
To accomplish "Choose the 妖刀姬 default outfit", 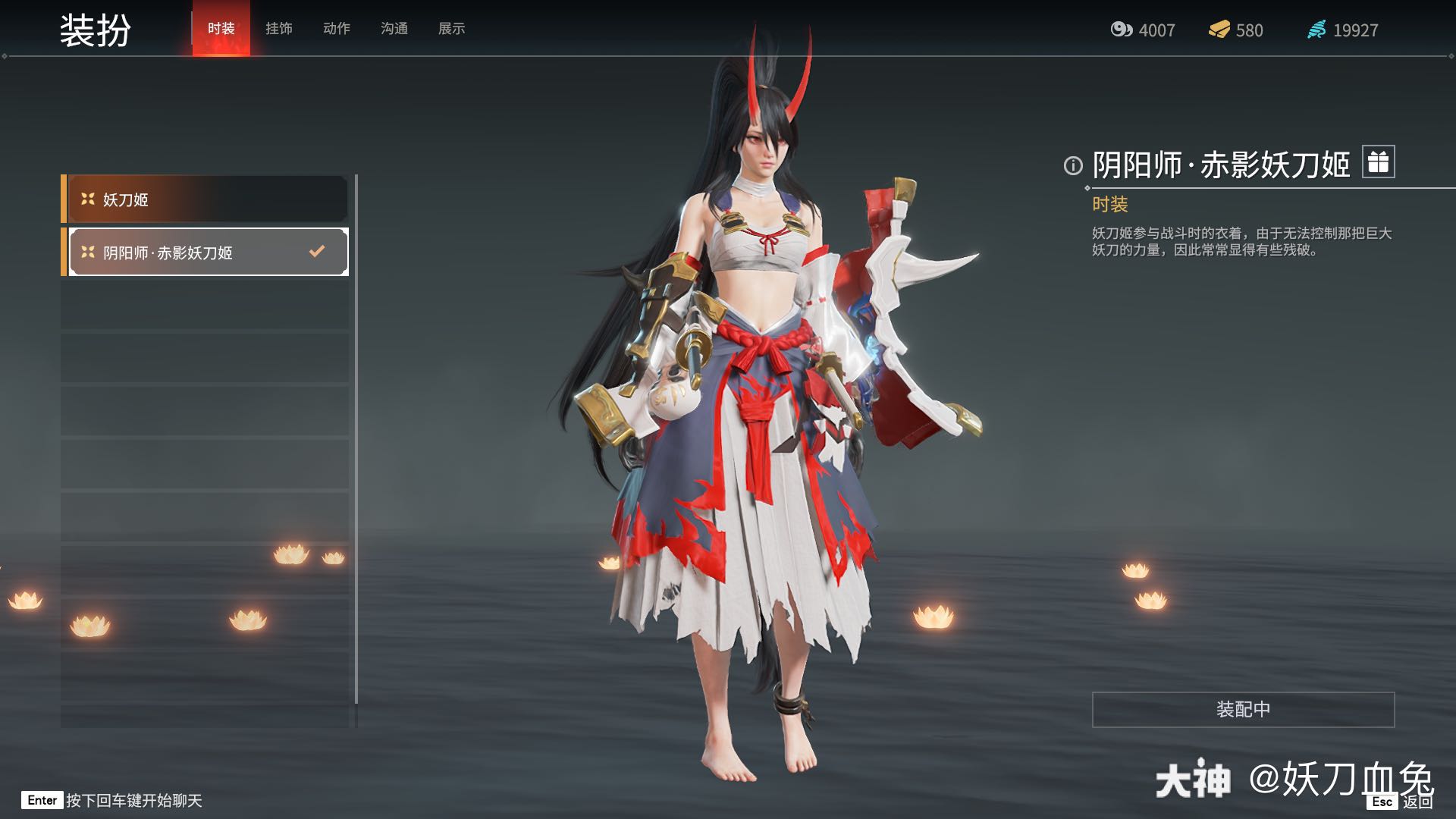I will [206, 199].
